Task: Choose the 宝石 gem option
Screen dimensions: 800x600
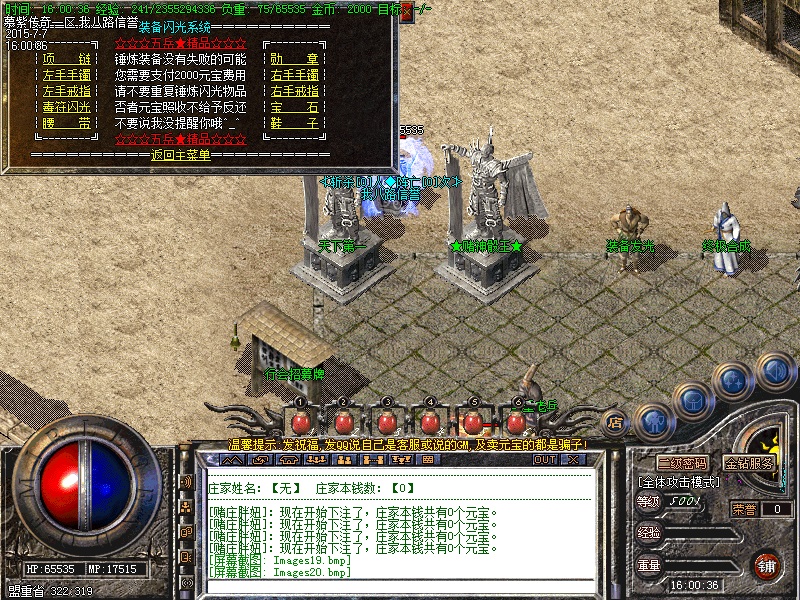Action: tap(295, 107)
